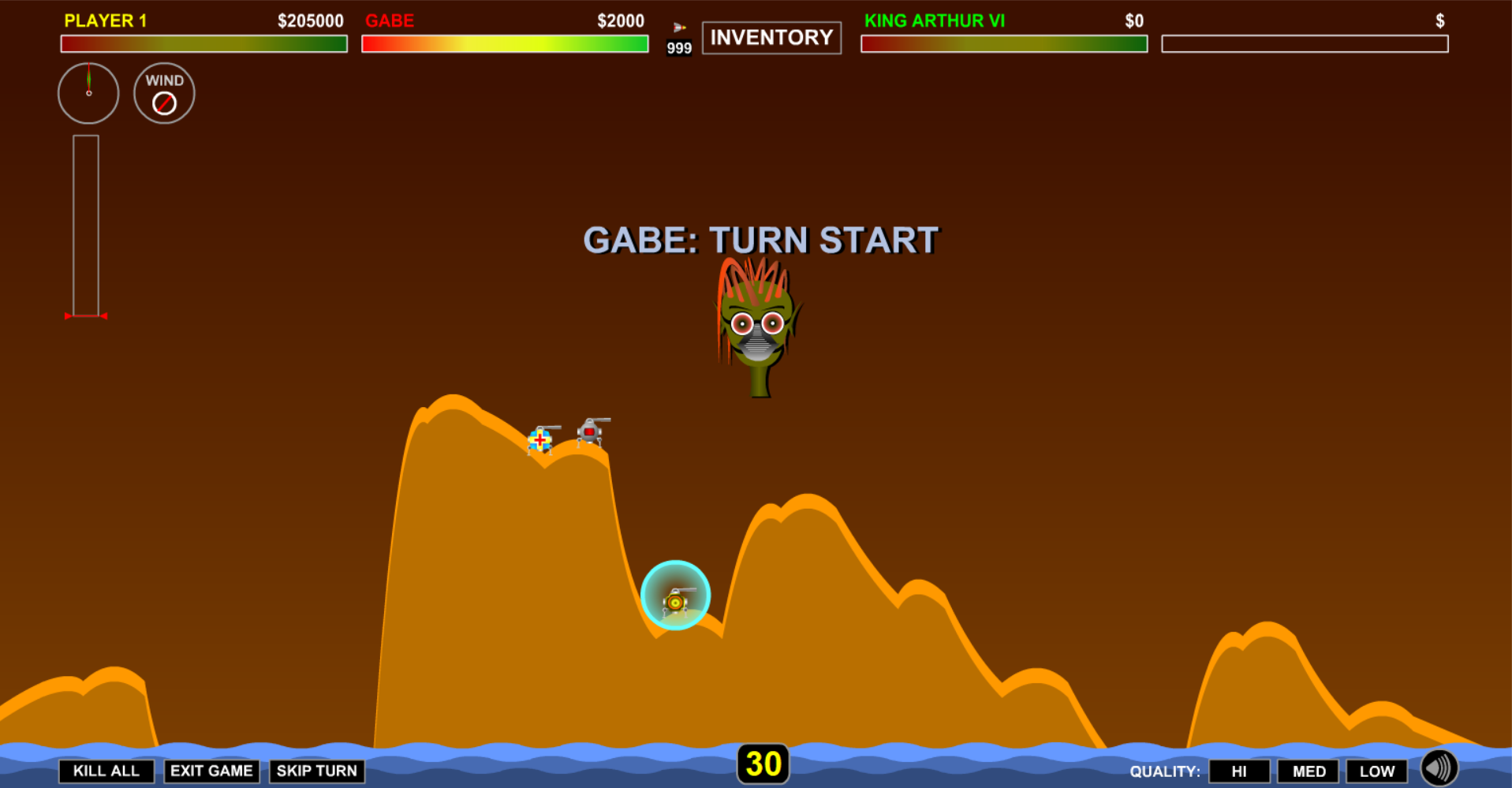Skip the current turn
The image size is (1512, 788).
point(316,771)
